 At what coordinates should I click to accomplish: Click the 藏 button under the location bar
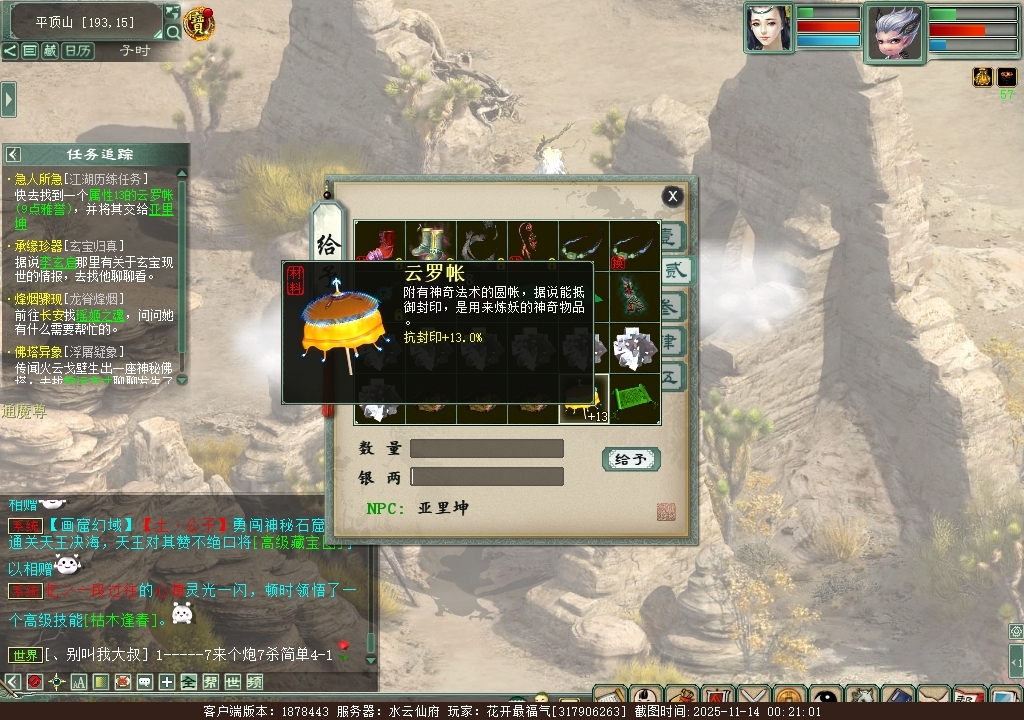tap(49, 50)
